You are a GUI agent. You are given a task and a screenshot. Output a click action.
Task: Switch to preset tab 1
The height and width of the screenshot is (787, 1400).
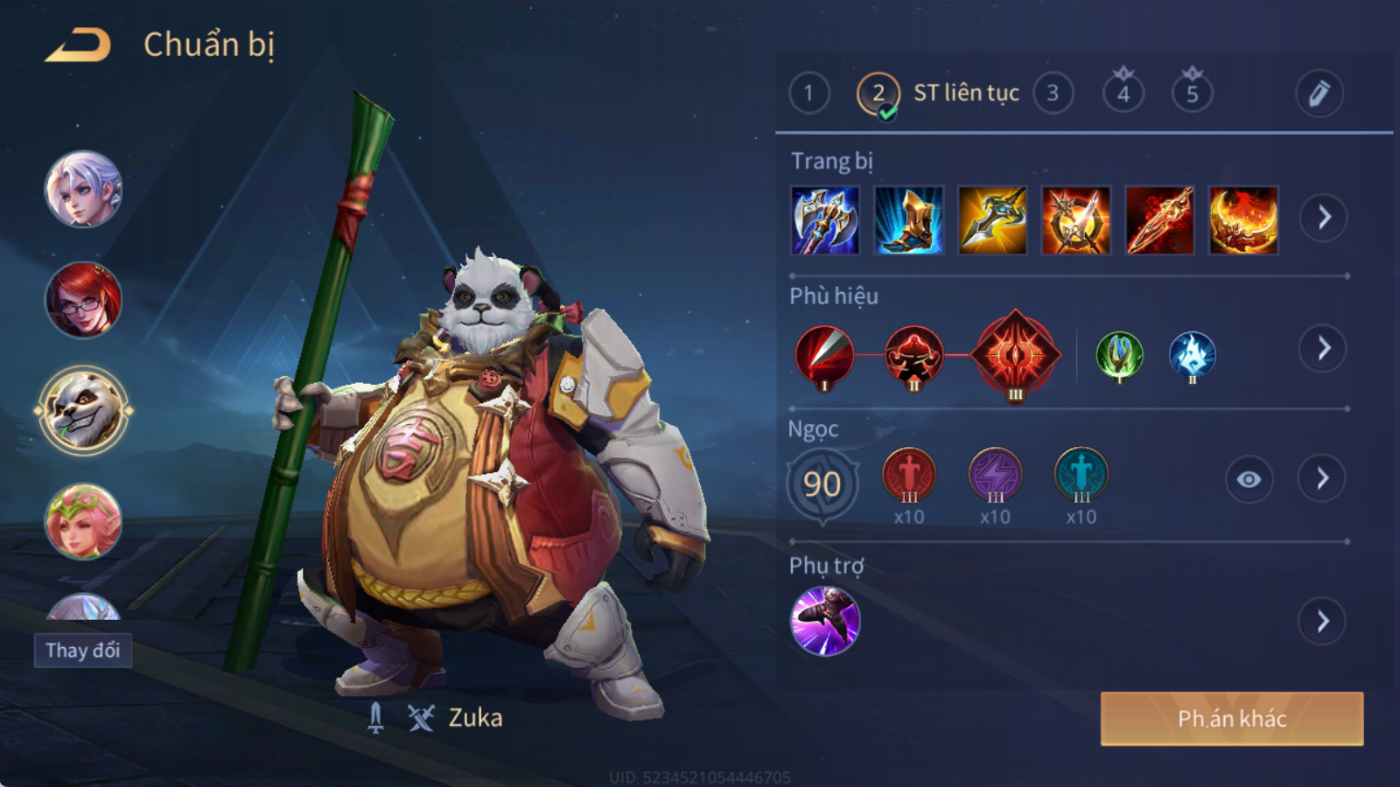809,94
